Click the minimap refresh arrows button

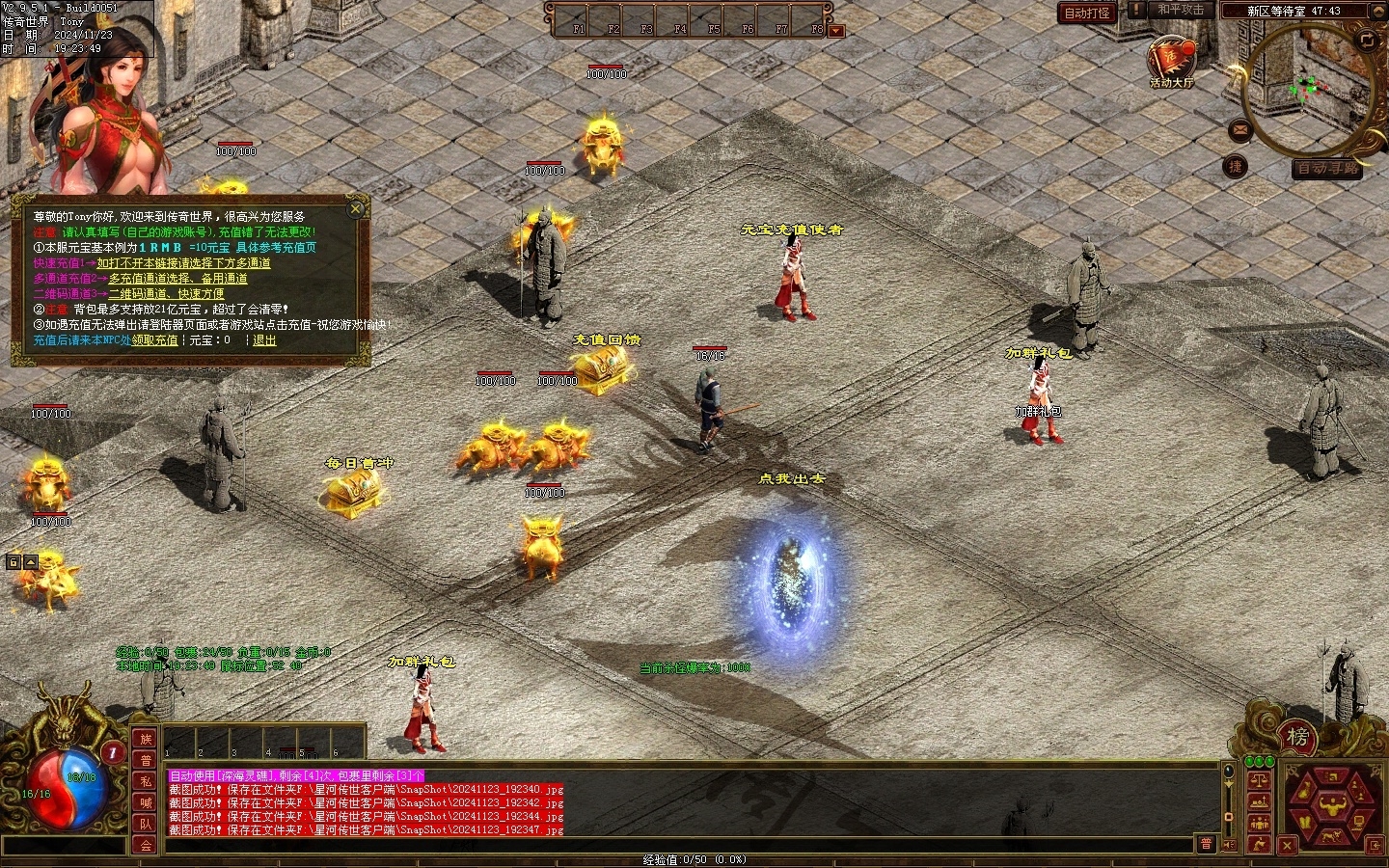click(x=1367, y=40)
